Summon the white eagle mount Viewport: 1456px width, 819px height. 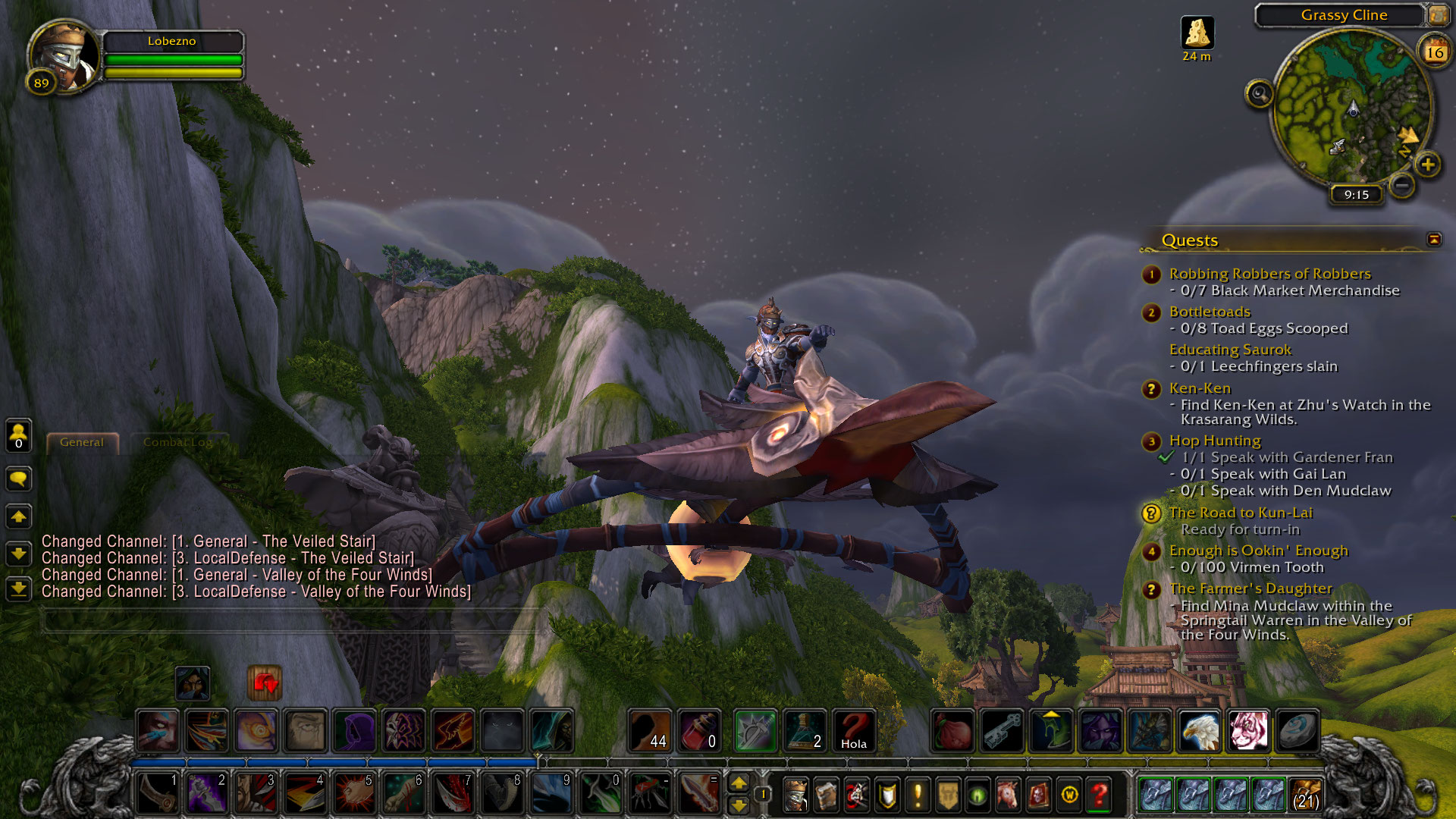click(1200, 730)
